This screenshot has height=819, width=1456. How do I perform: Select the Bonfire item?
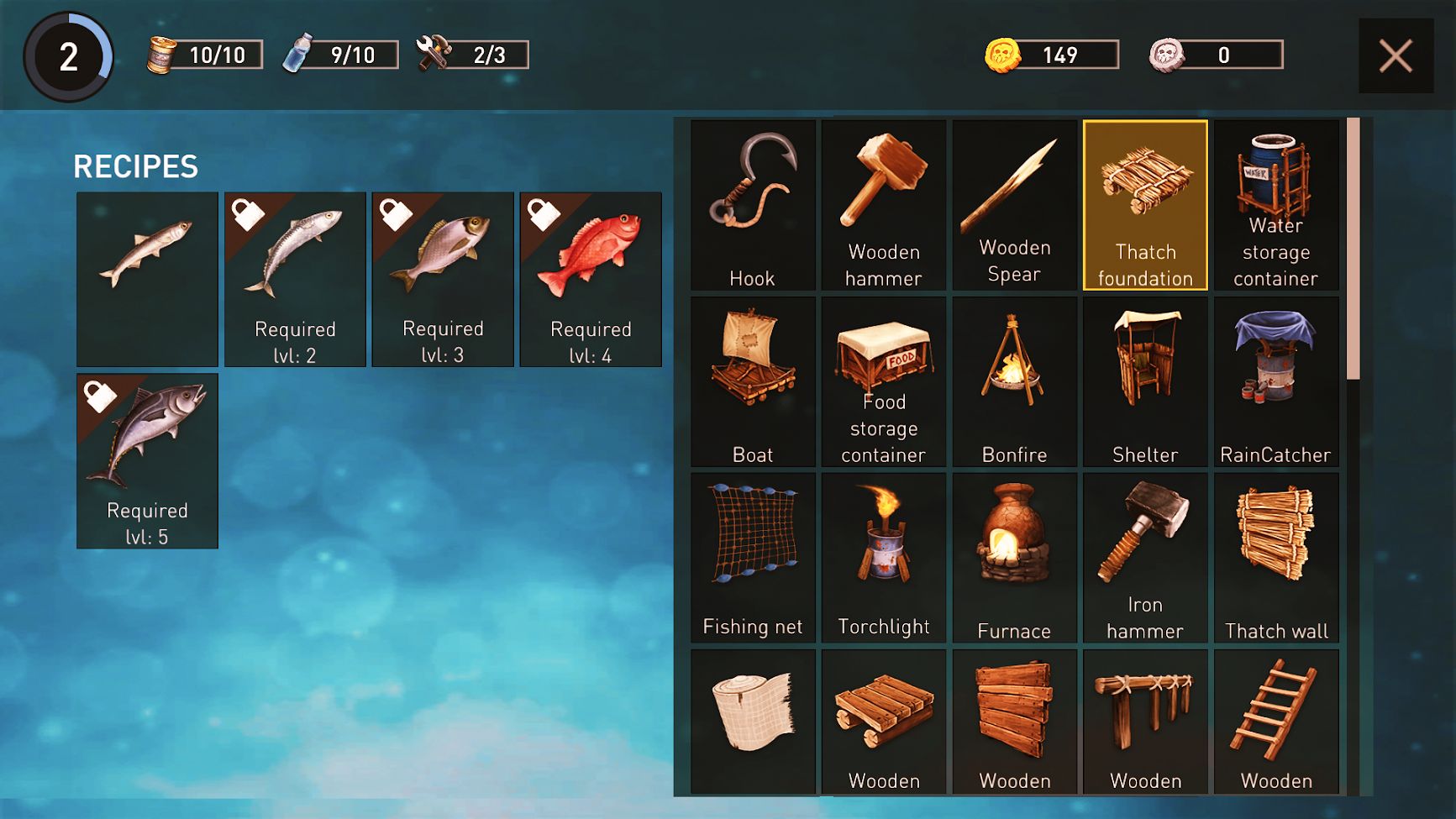coord(1014,382)
